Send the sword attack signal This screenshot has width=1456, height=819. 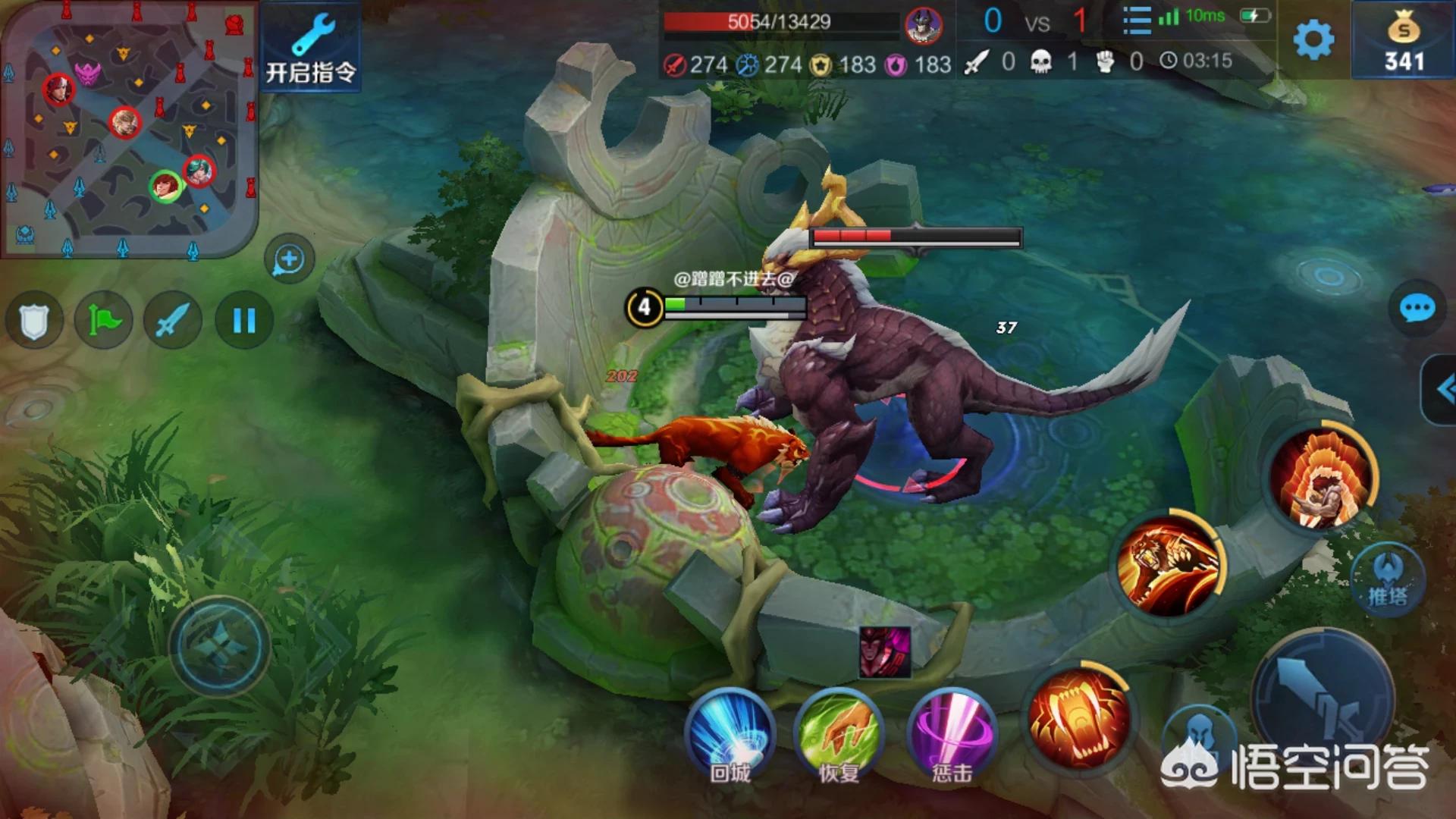(x=173, y=321)
